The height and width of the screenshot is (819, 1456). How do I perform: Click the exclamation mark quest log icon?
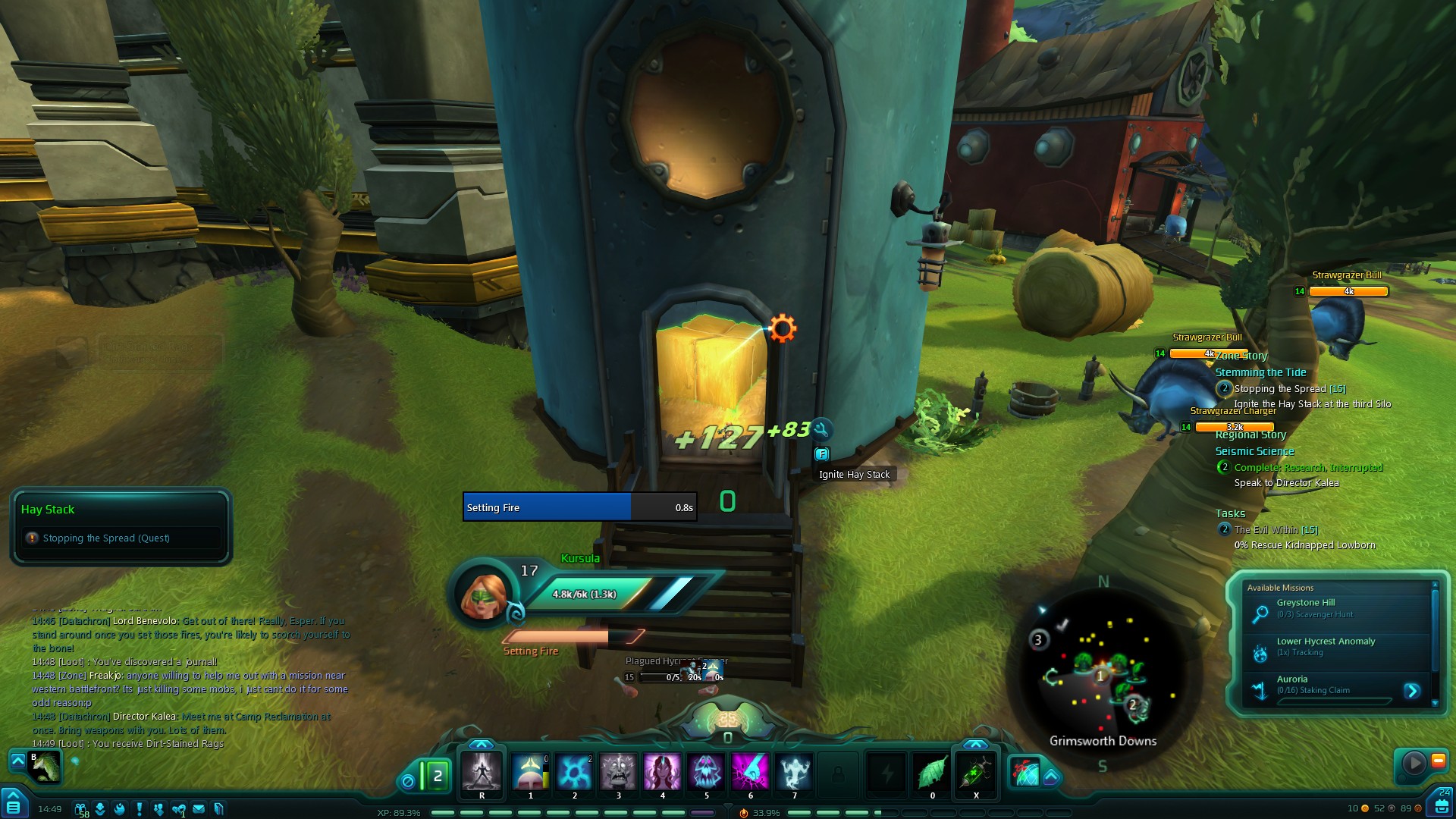(139, 809)
